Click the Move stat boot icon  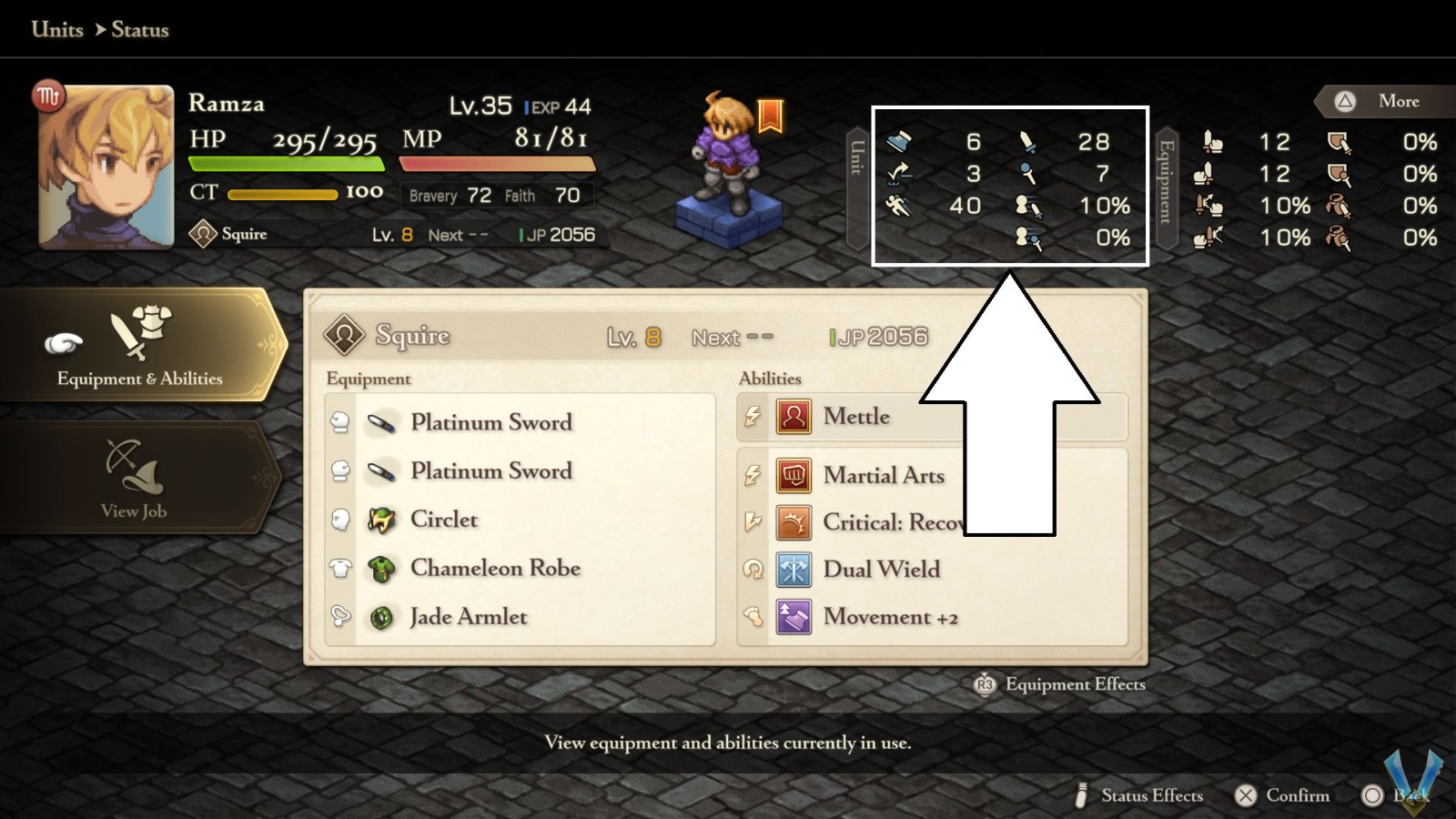(901, 143)
